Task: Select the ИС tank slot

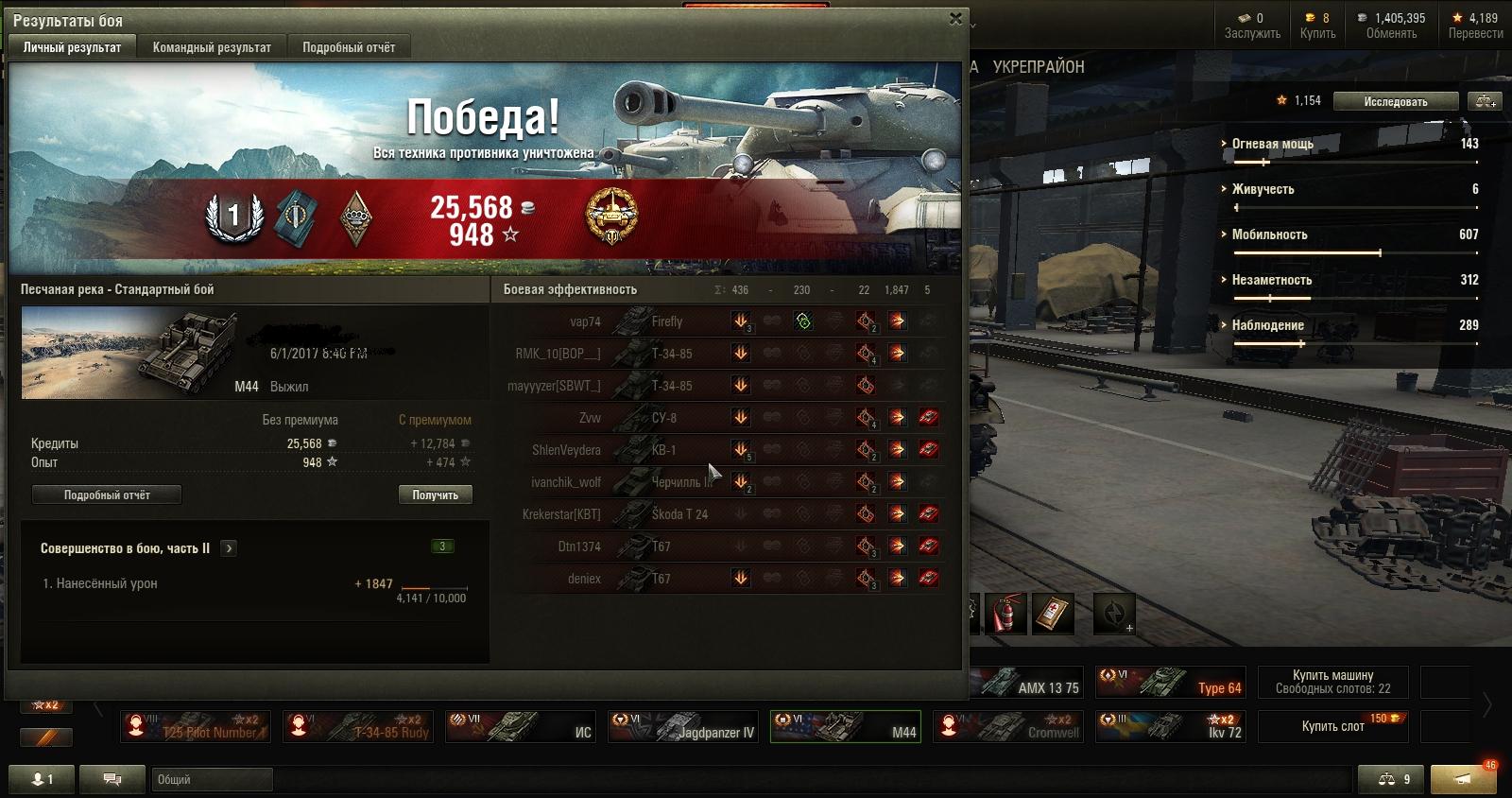Action: pyautogui.click(x=520, y=726)
